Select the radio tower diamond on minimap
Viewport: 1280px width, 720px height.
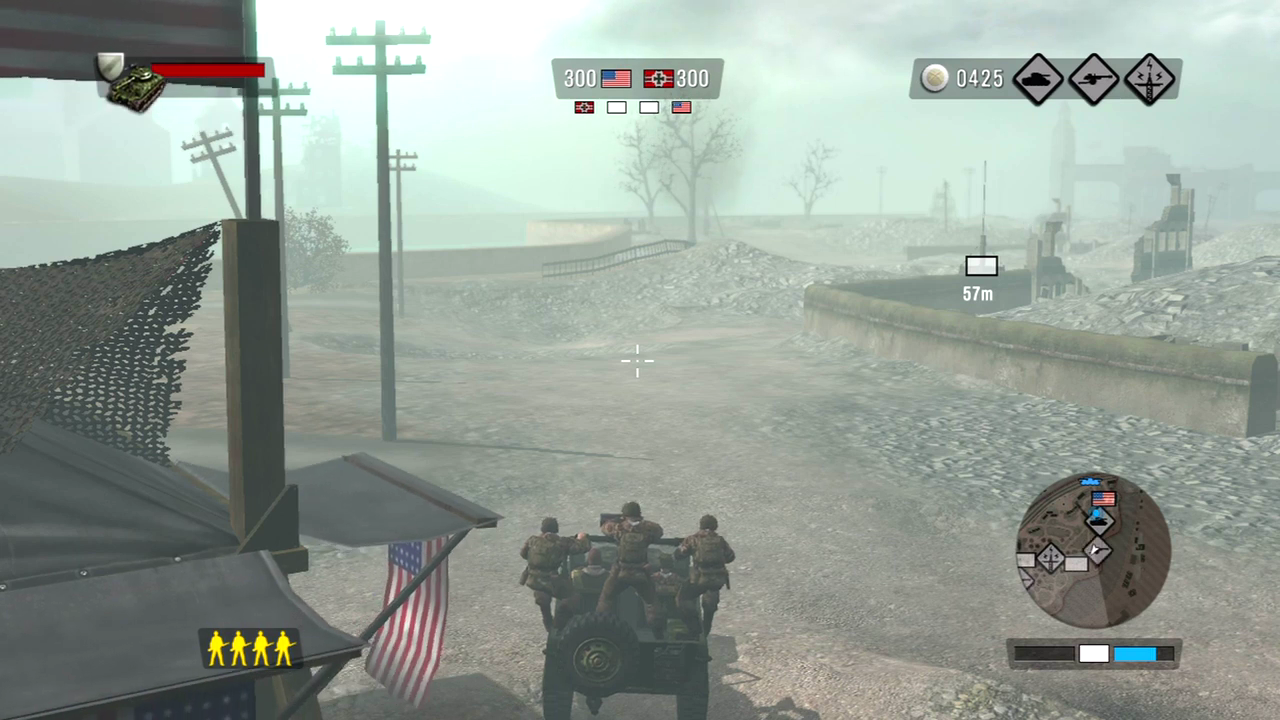(x=1050, y=558)
